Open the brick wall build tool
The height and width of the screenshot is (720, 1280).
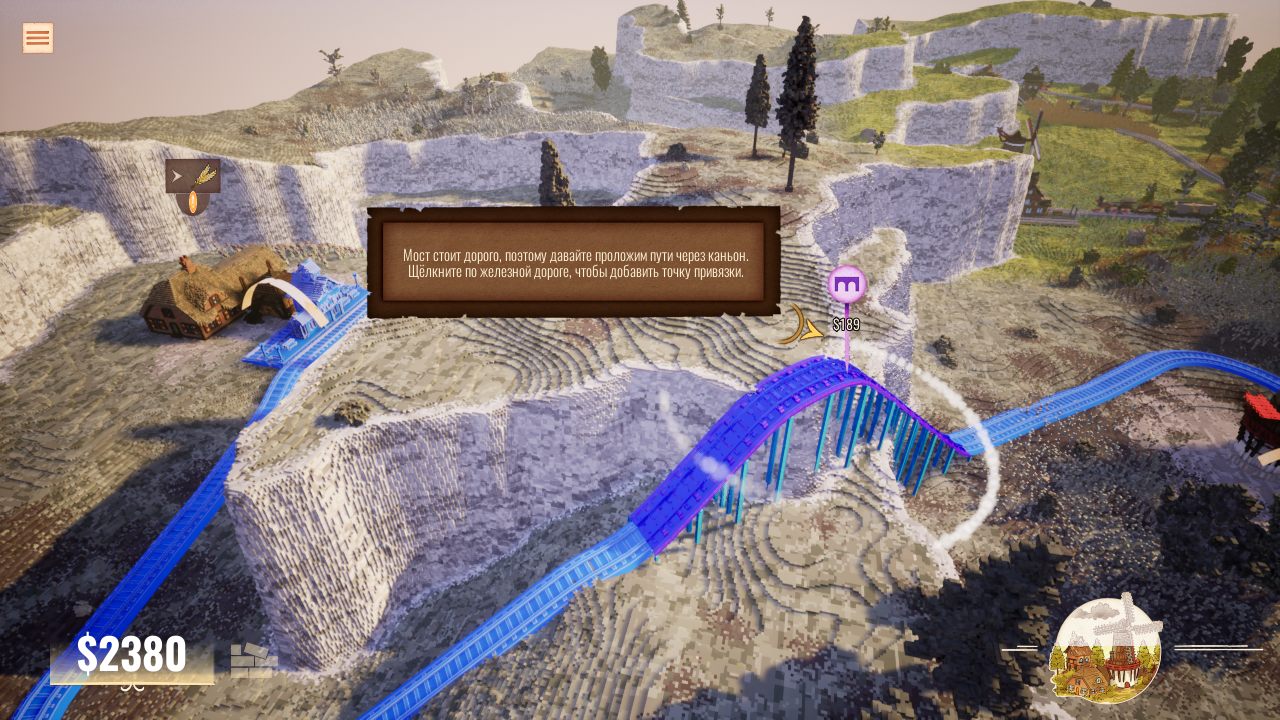coord(254,660)
